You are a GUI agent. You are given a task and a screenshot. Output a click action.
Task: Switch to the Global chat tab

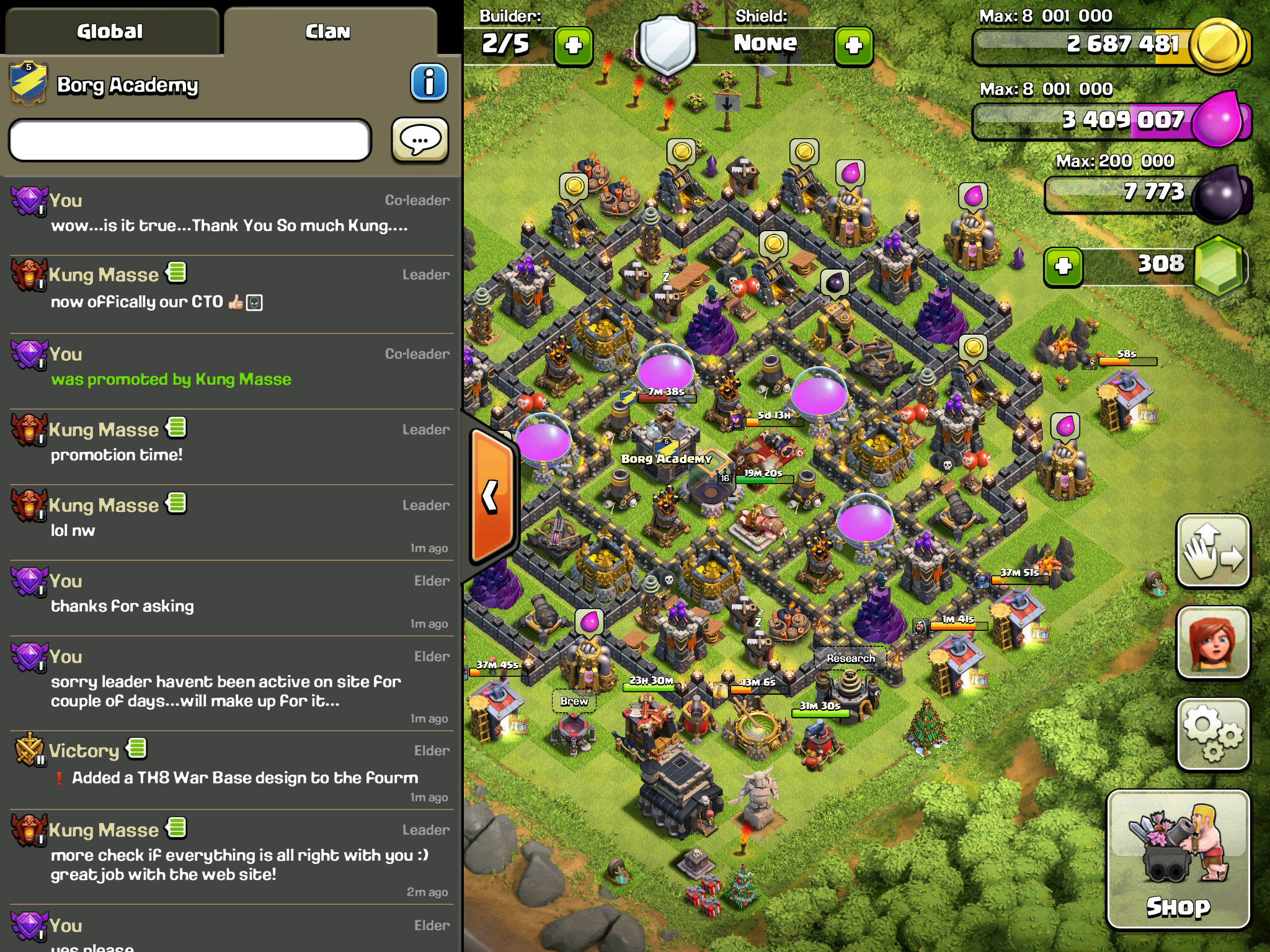pyautogui.click(x=110, y=32)
